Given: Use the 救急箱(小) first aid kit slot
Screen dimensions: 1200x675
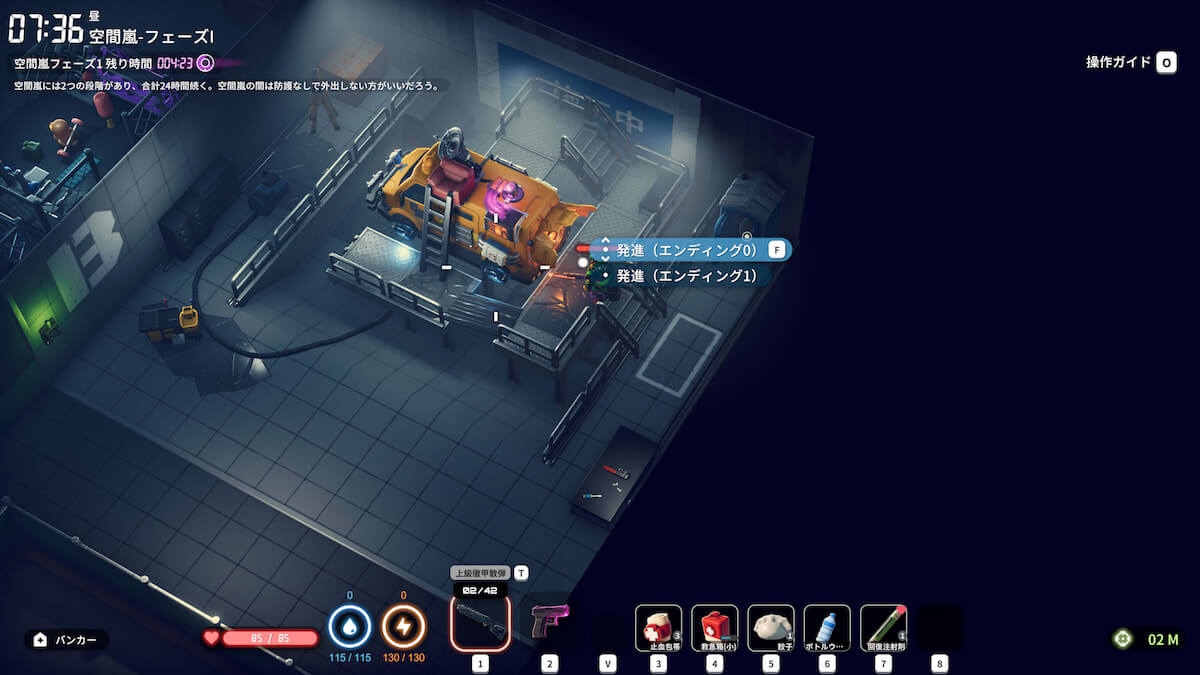Looking at the screenshot, I should (715, 628).
